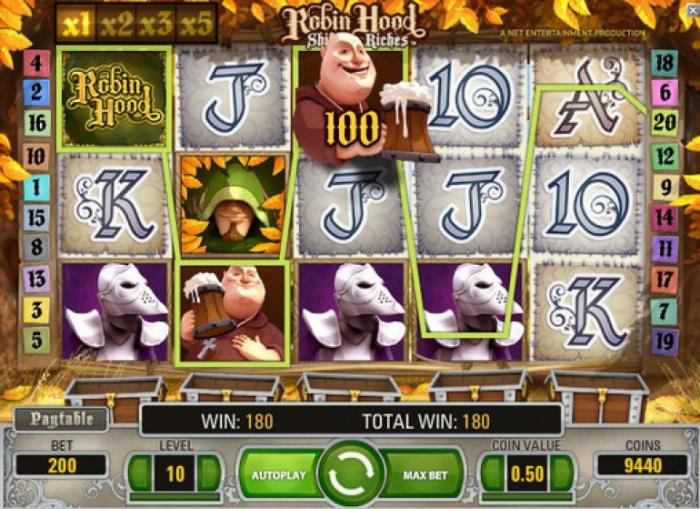This screenshot has width=700, height=509.
Task: Close the game with the X button
Action: coord(693,10)
